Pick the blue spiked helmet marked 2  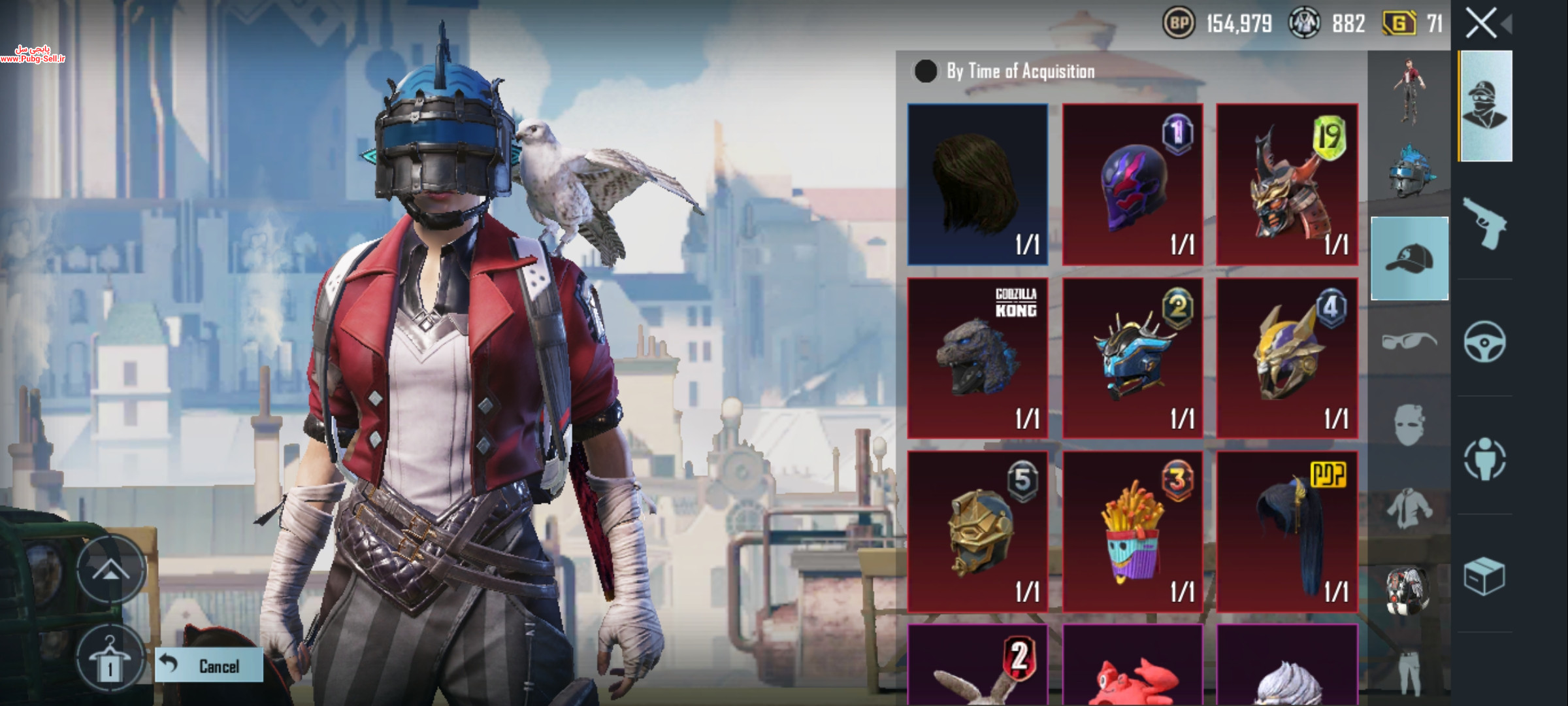[1132, 358]
